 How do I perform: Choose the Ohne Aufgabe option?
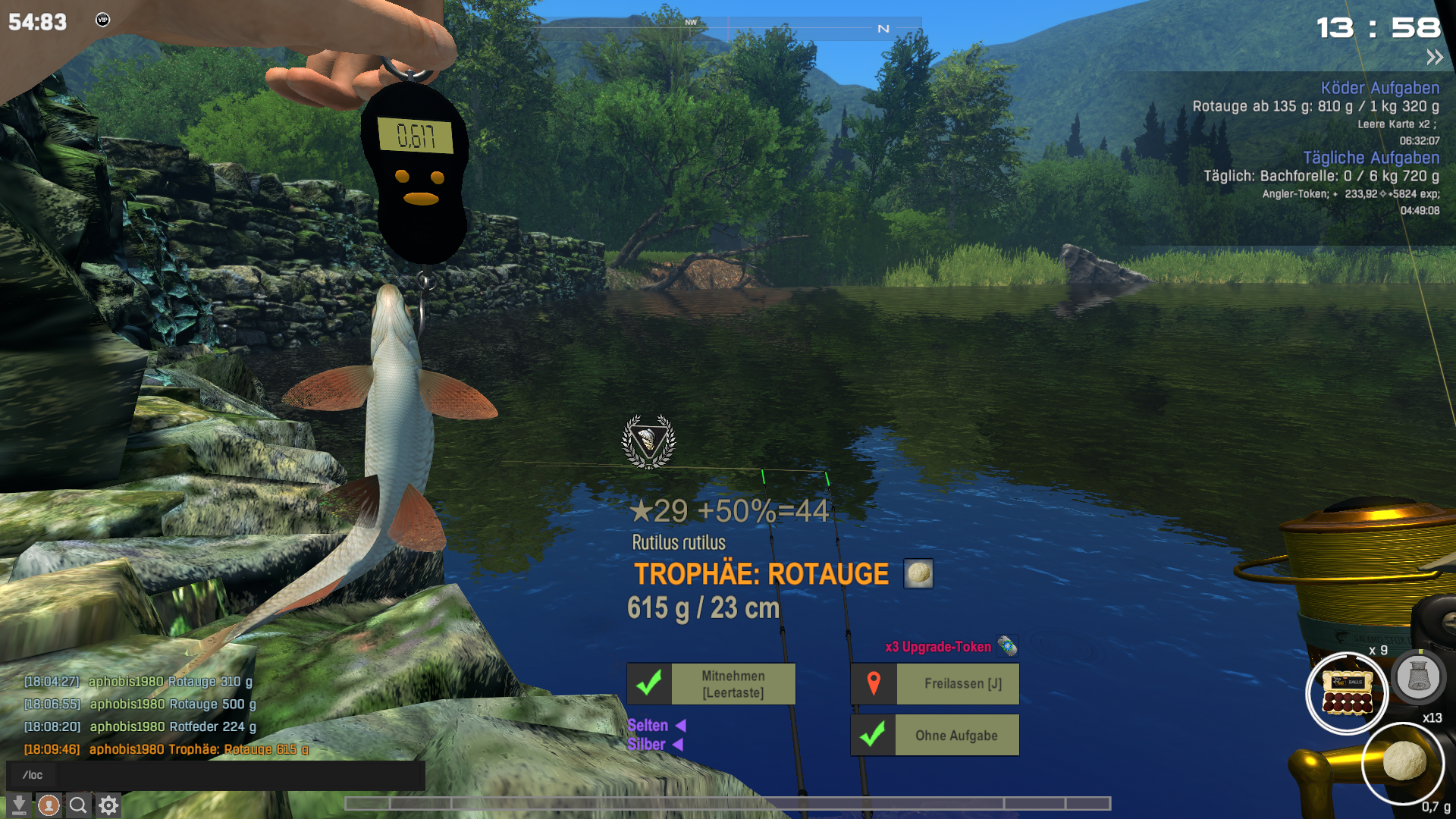coord(934,736)
